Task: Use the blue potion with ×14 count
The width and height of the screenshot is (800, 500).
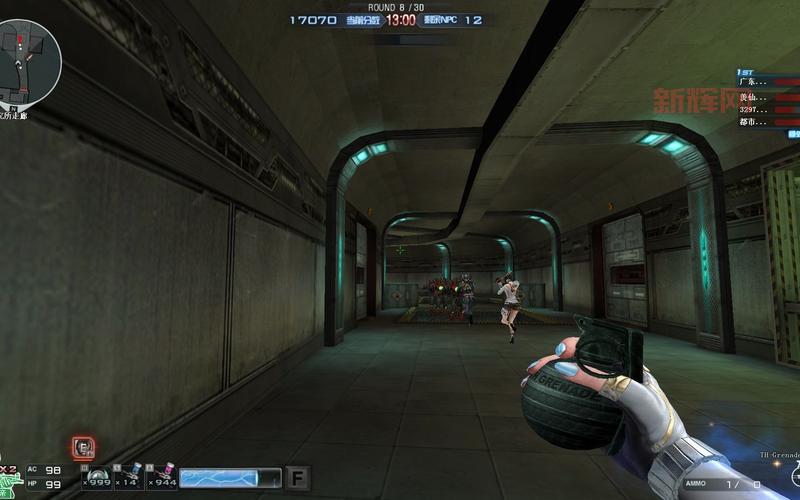Action: coord(129,477)
